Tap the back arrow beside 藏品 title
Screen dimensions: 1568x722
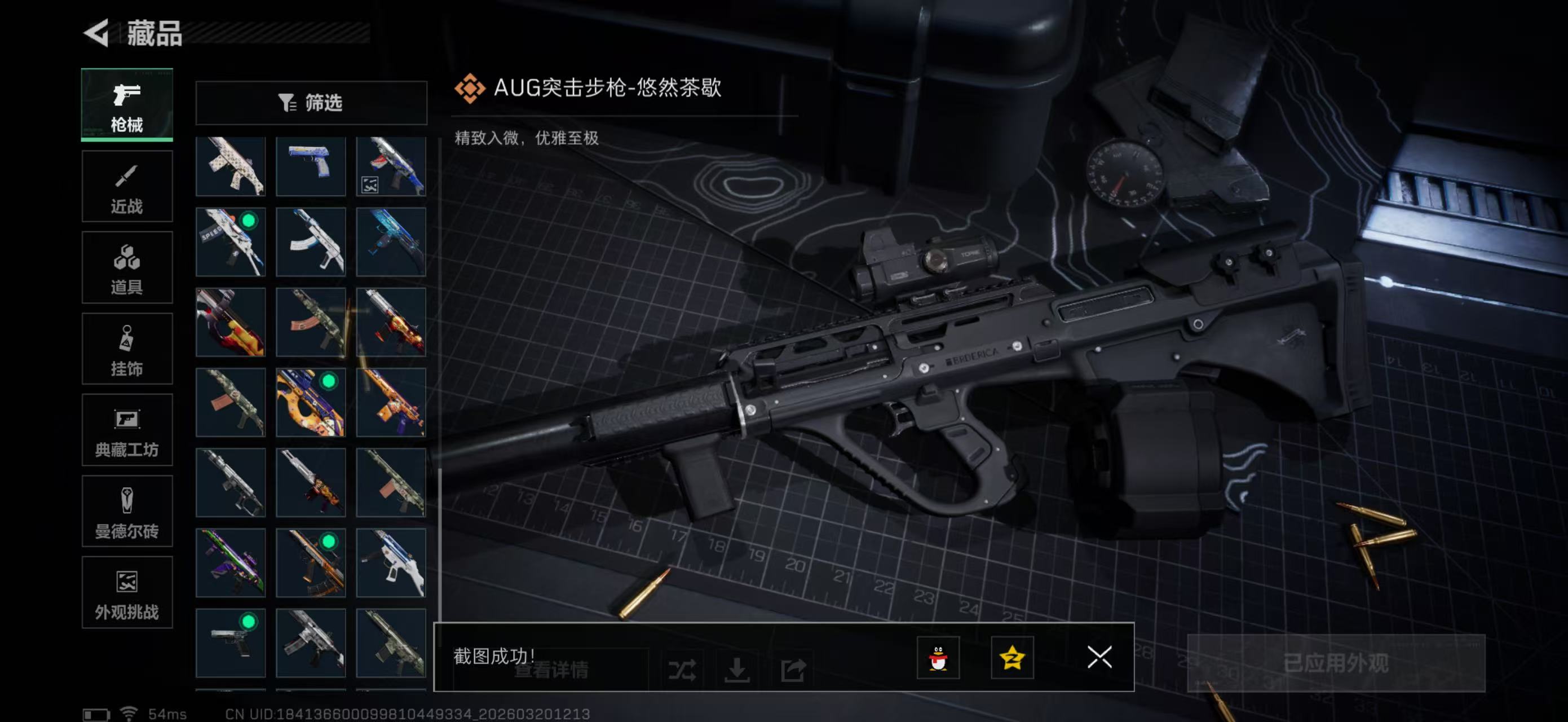[x=98, y=32]
